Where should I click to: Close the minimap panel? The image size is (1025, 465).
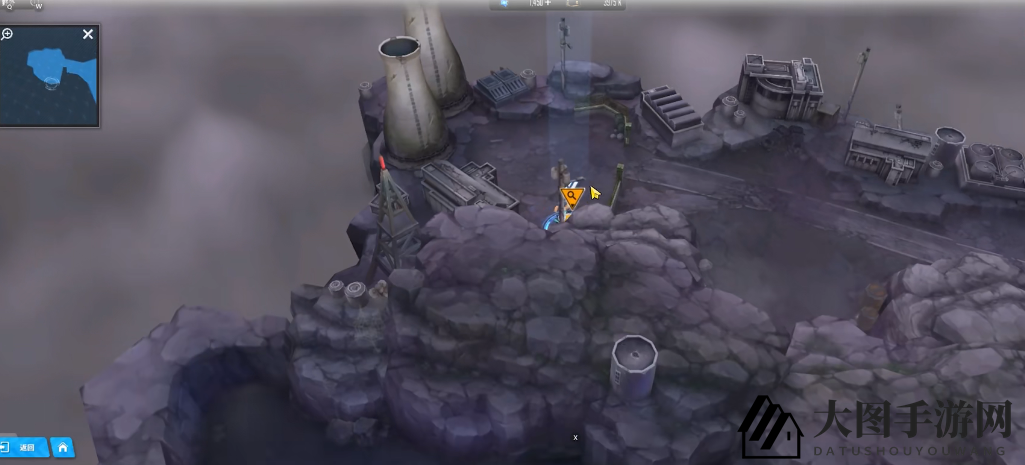[88, 35]
